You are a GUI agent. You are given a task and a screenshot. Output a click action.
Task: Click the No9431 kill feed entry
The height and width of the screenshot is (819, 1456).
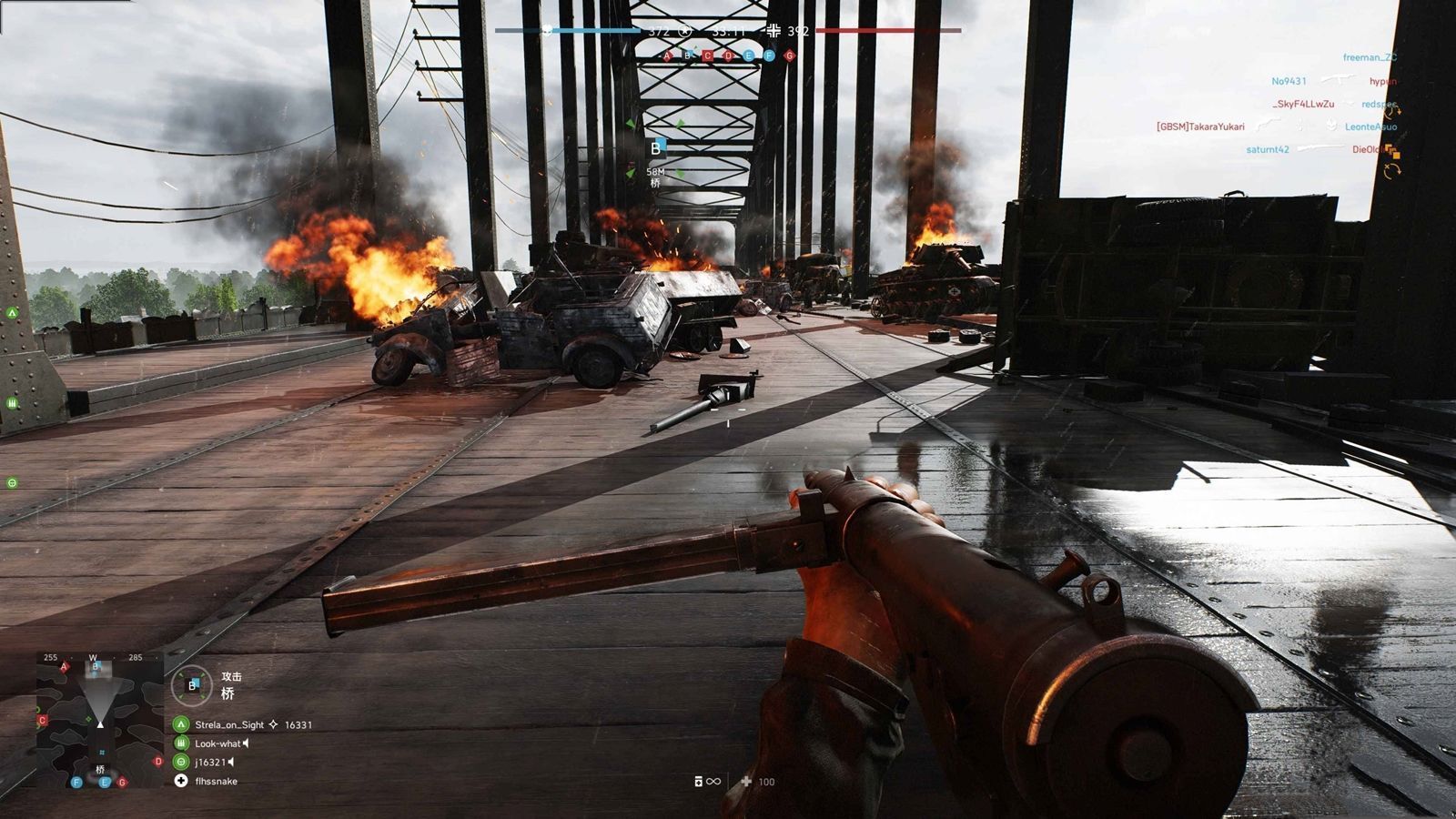click(x=1289, y=82)
